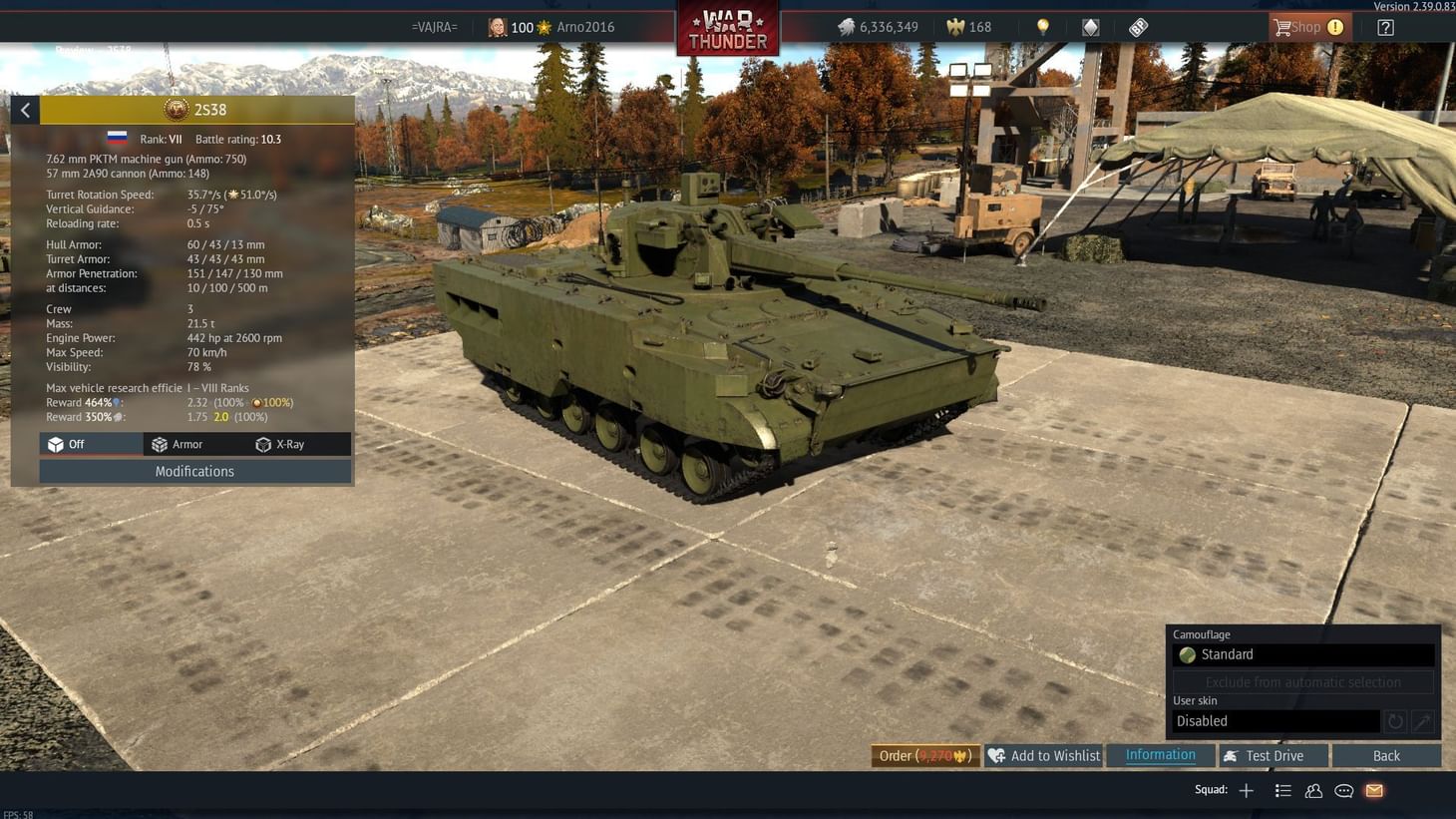Collapse the 2S38 info panel with back arrow
Viewport: 1456px width, 819px height.
click(x=25, y=110)
